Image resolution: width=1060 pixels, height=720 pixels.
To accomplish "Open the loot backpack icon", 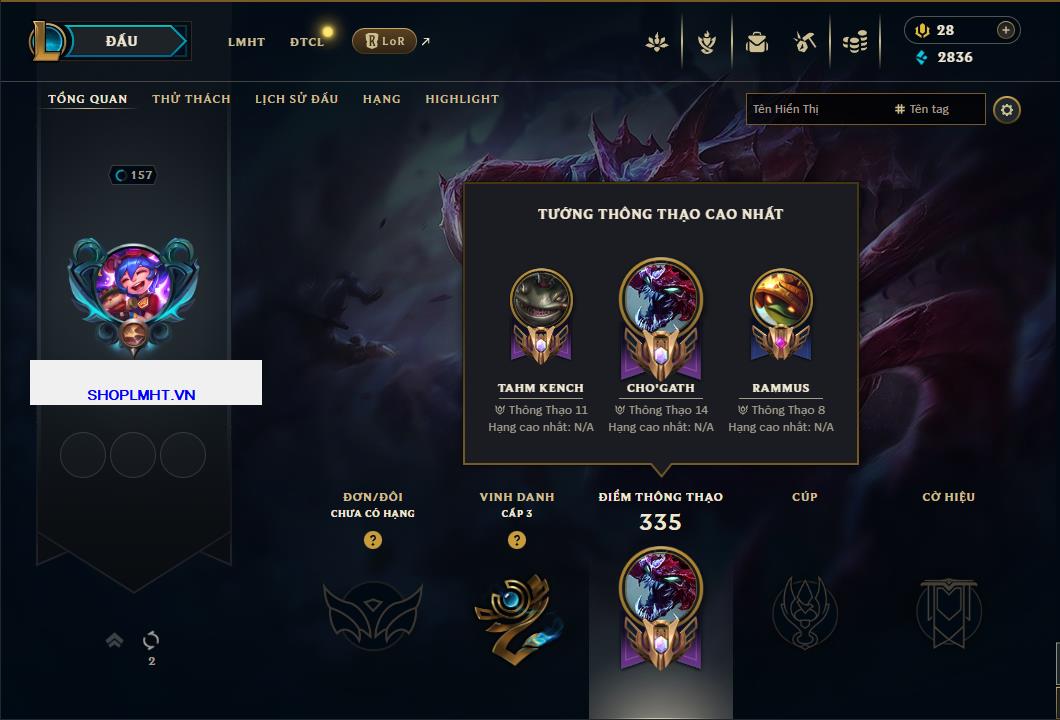I will click(x=757, y=42).
